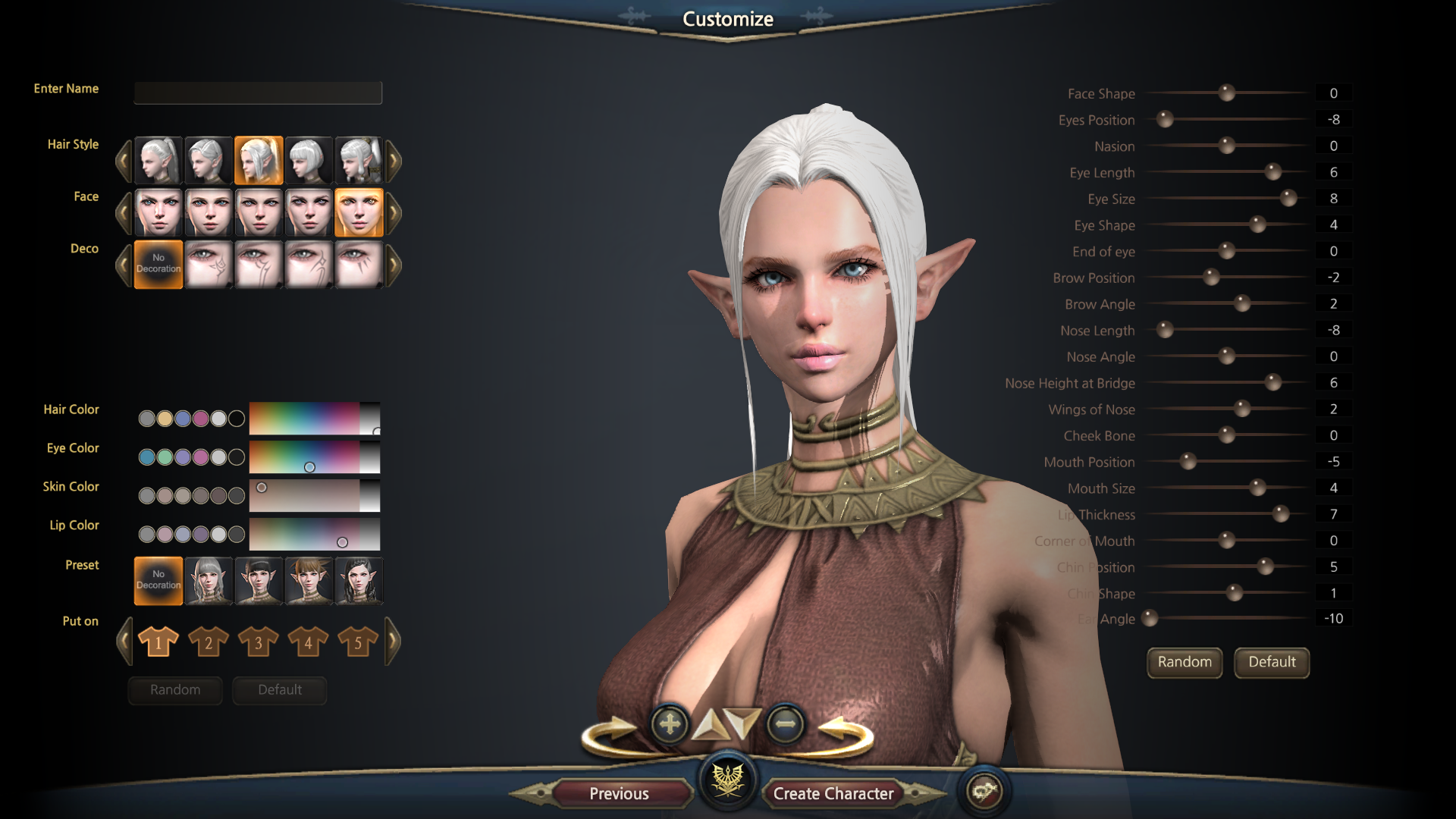This screenshot has height=819, width=1456.
Task: Click the Enter Name text field
Action: click(258, 93)
